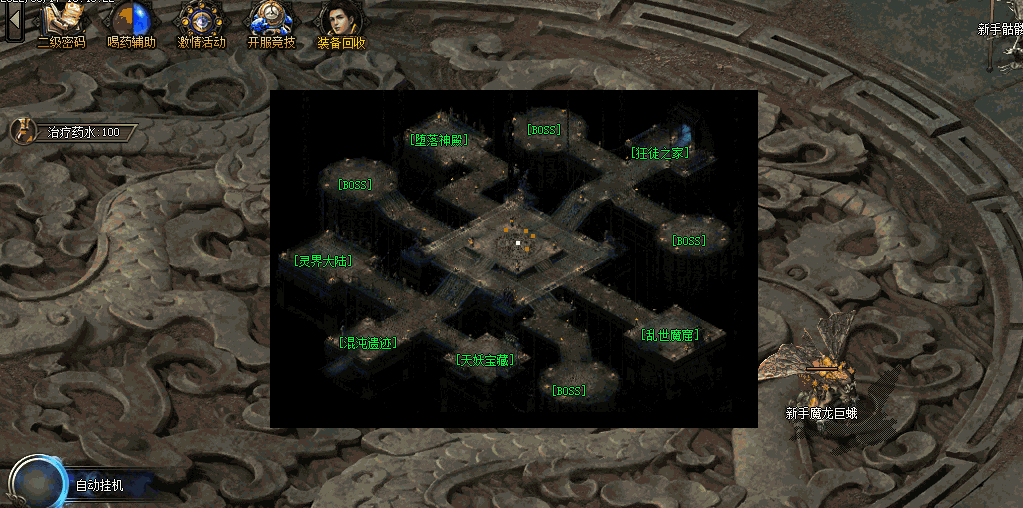Open the 喝药辅助 potion assist icon
The height and width of the screenshot is (508, 1023).
click(x=131, y=24)
